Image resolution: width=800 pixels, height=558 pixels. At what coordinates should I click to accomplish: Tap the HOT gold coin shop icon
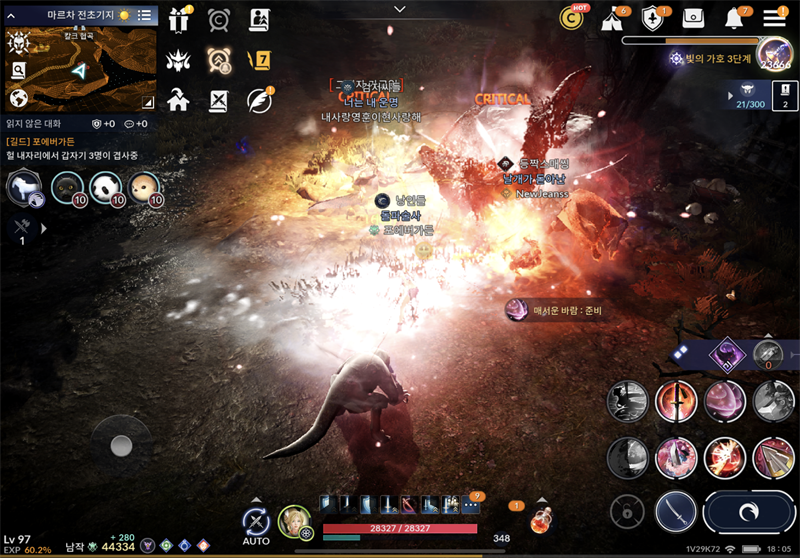click(572, 18)
